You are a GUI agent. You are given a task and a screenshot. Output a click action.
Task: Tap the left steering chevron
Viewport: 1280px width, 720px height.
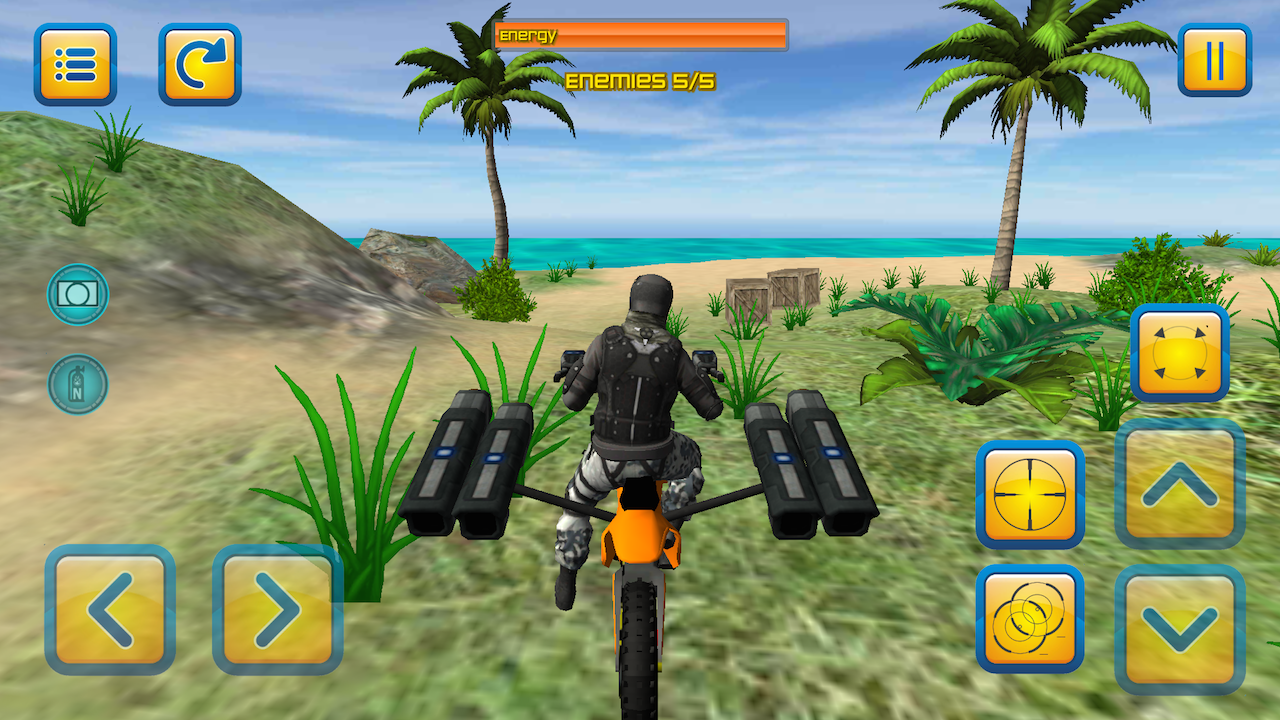click(x=110, y=615)
